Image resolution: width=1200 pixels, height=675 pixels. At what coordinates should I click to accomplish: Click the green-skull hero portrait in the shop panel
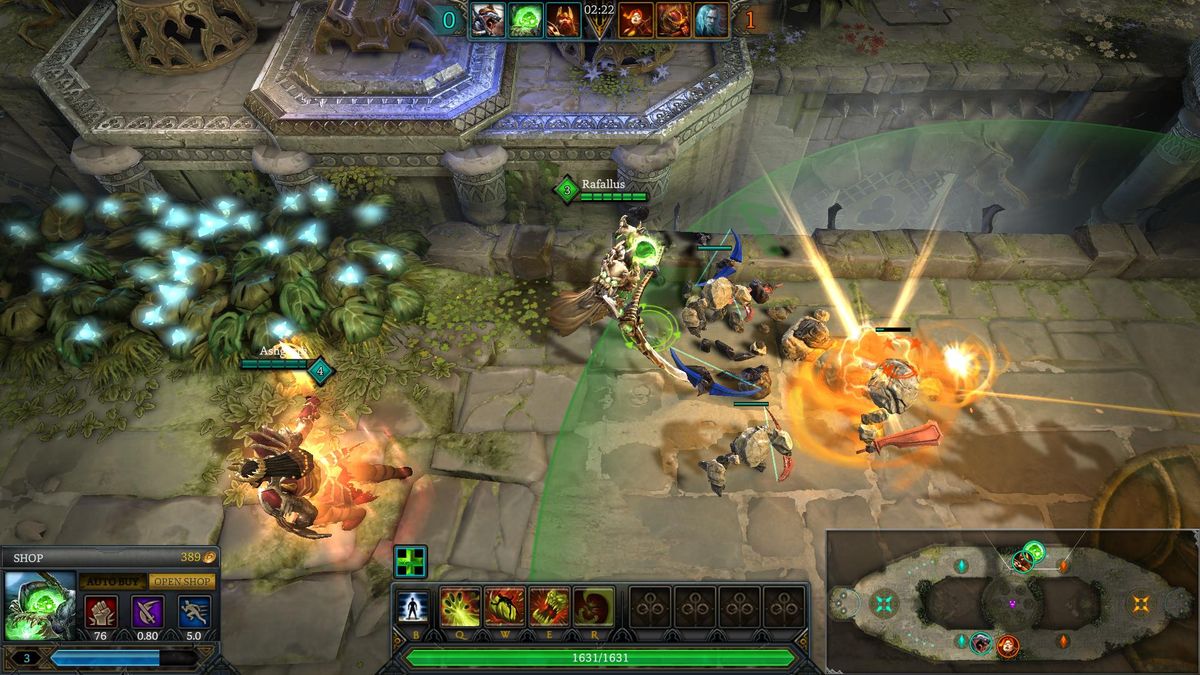click(40, 605)
